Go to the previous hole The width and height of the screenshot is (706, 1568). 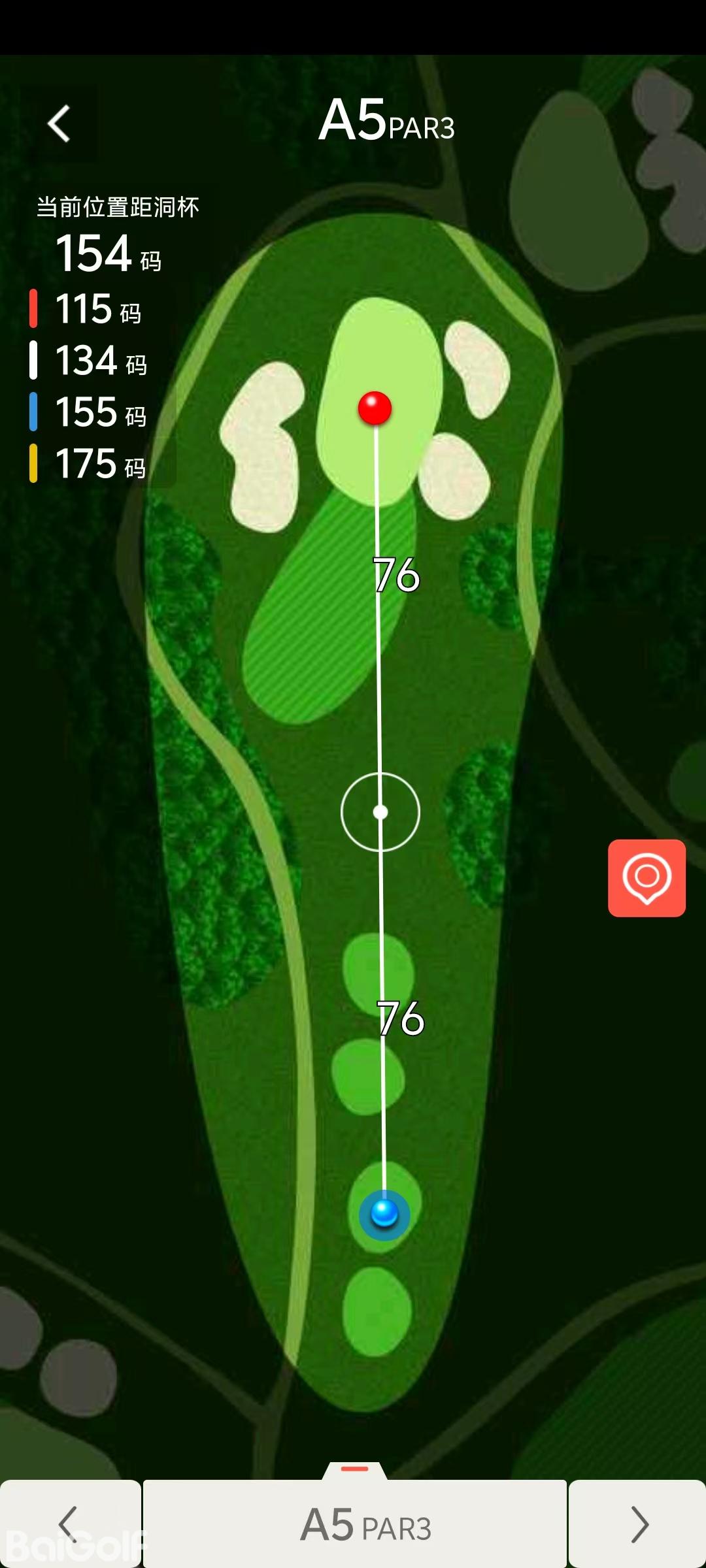69,1524
